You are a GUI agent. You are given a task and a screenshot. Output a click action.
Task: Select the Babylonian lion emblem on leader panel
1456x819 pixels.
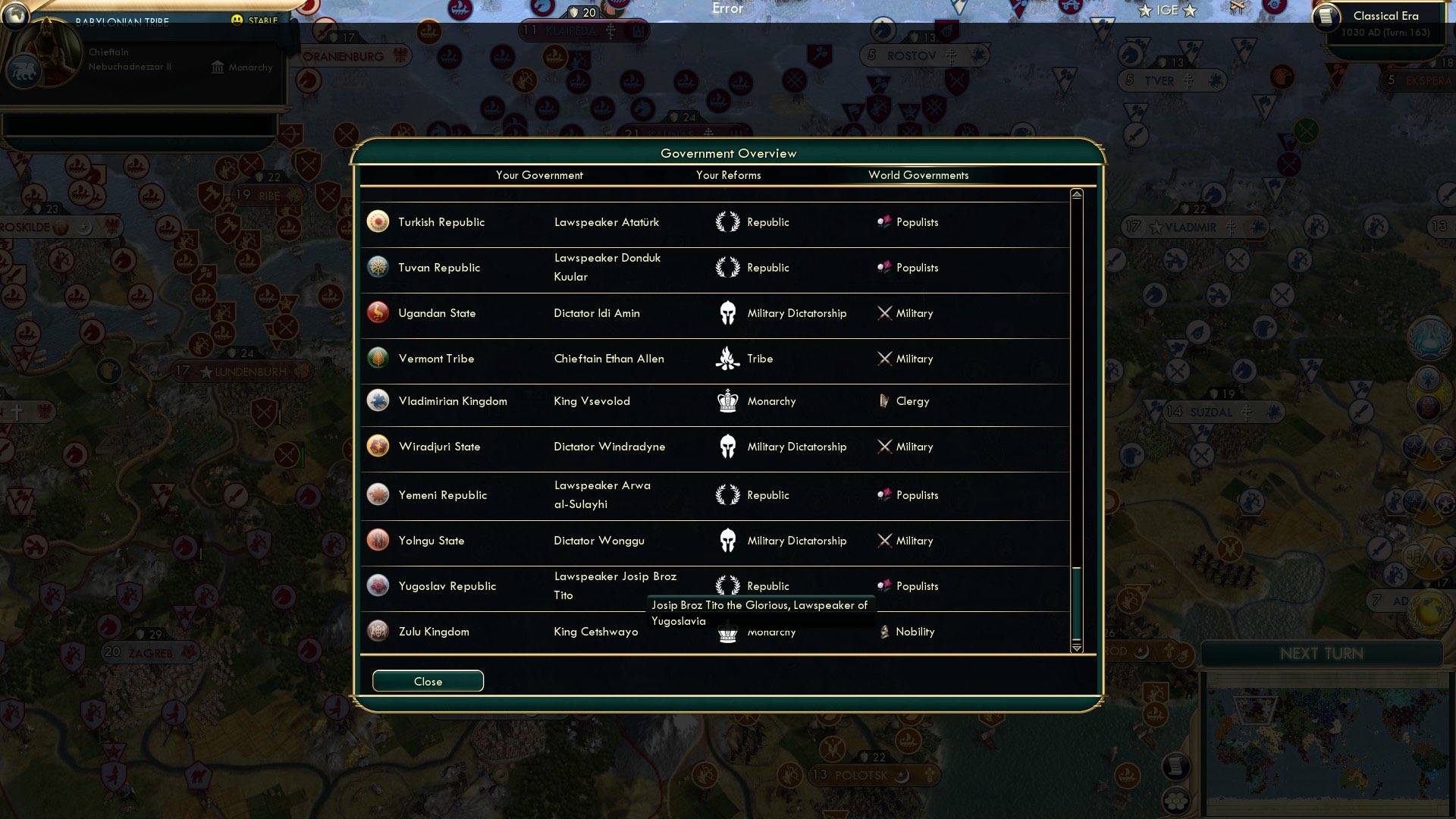pyautogui.click(x=25, y=71)
